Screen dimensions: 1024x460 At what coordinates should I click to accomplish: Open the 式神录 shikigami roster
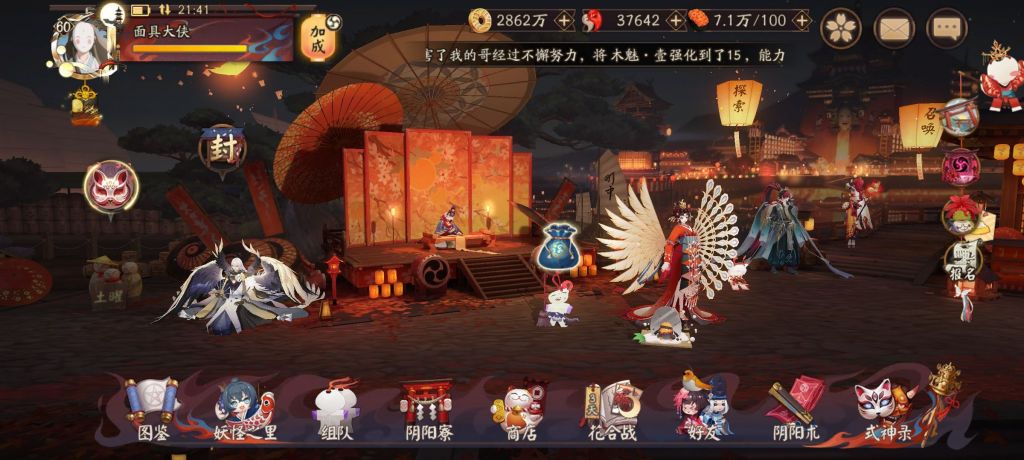pyautogui.click(x=887, y=410)
